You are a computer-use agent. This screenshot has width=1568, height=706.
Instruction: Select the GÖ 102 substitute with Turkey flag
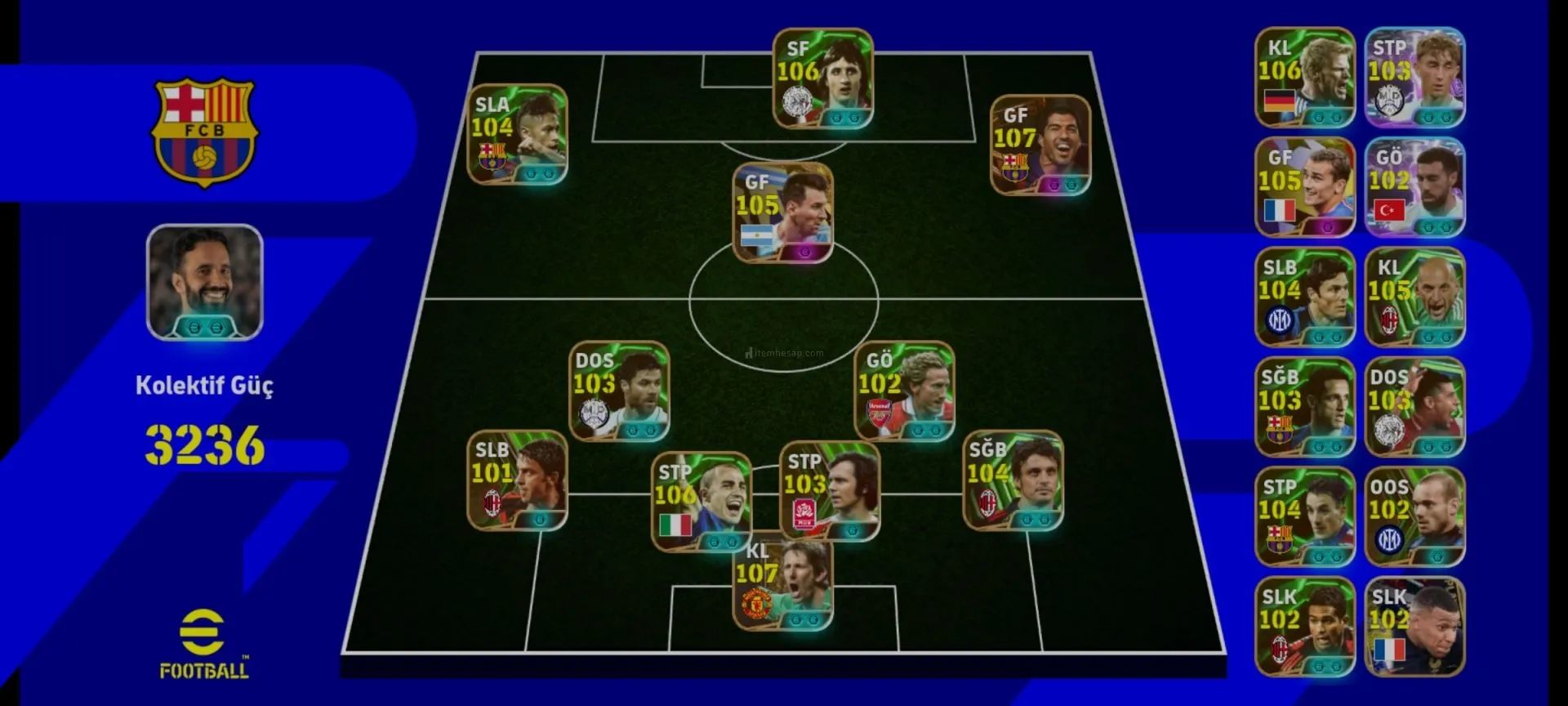point(1414,188)
